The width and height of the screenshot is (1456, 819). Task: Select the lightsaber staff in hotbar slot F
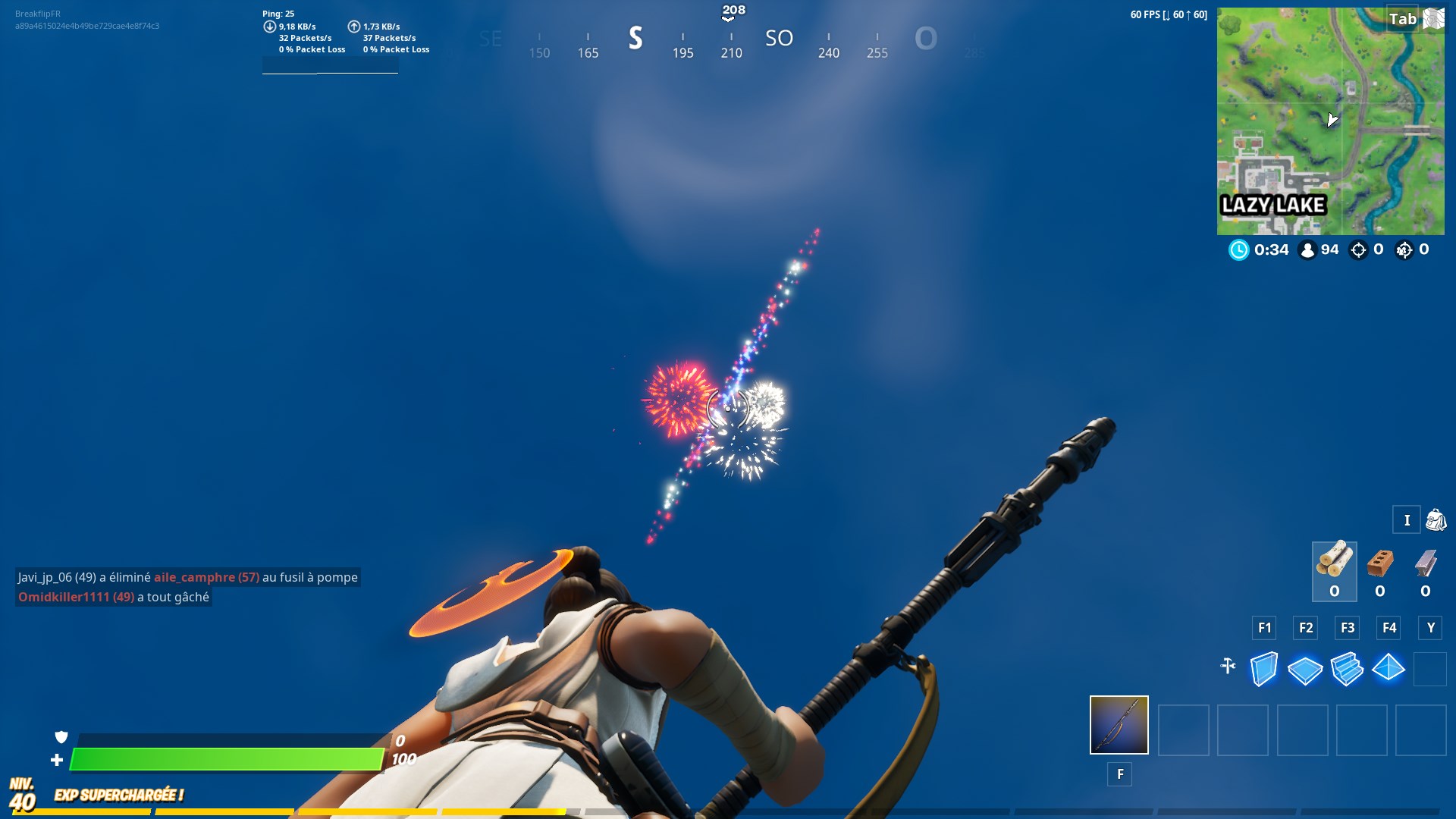1119,726
